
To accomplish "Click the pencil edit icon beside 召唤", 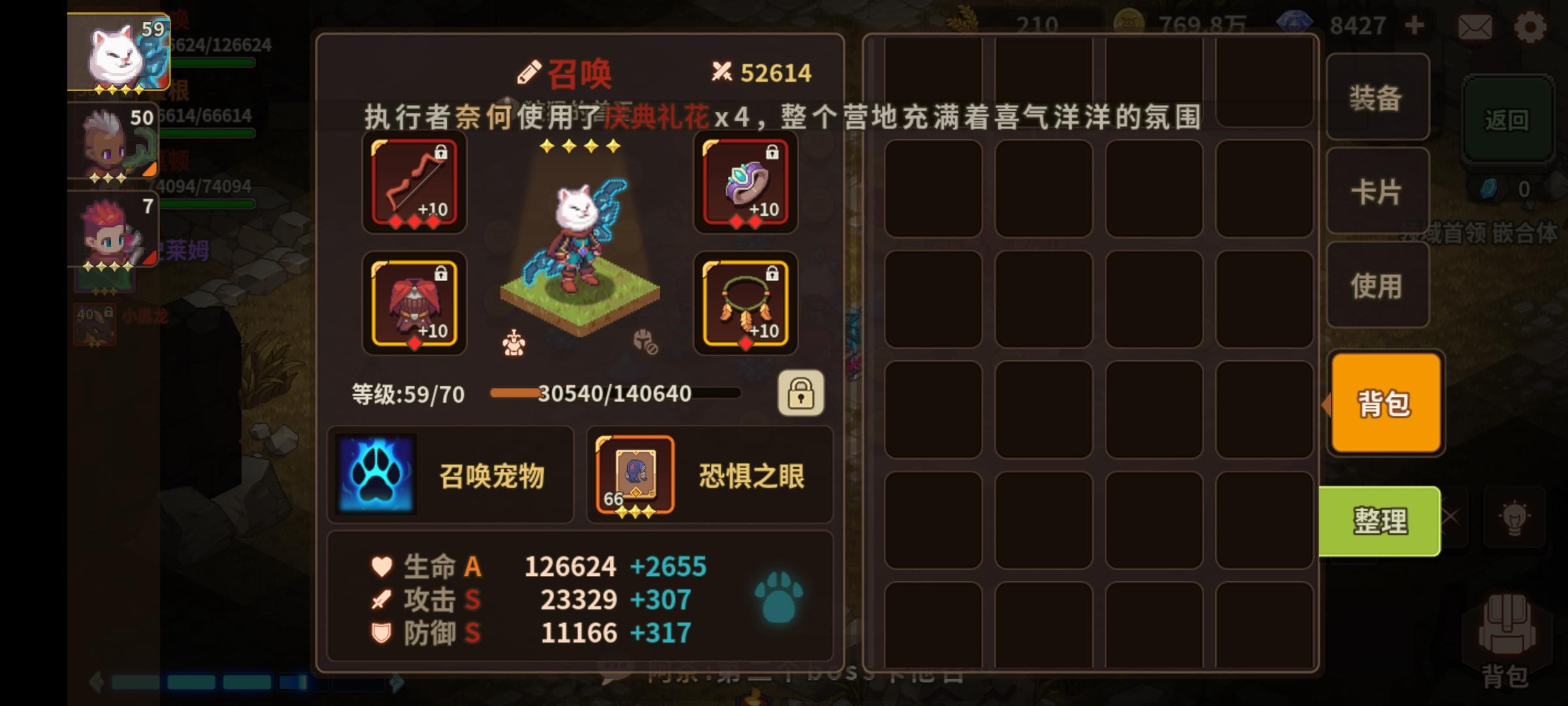I will 531,71.
